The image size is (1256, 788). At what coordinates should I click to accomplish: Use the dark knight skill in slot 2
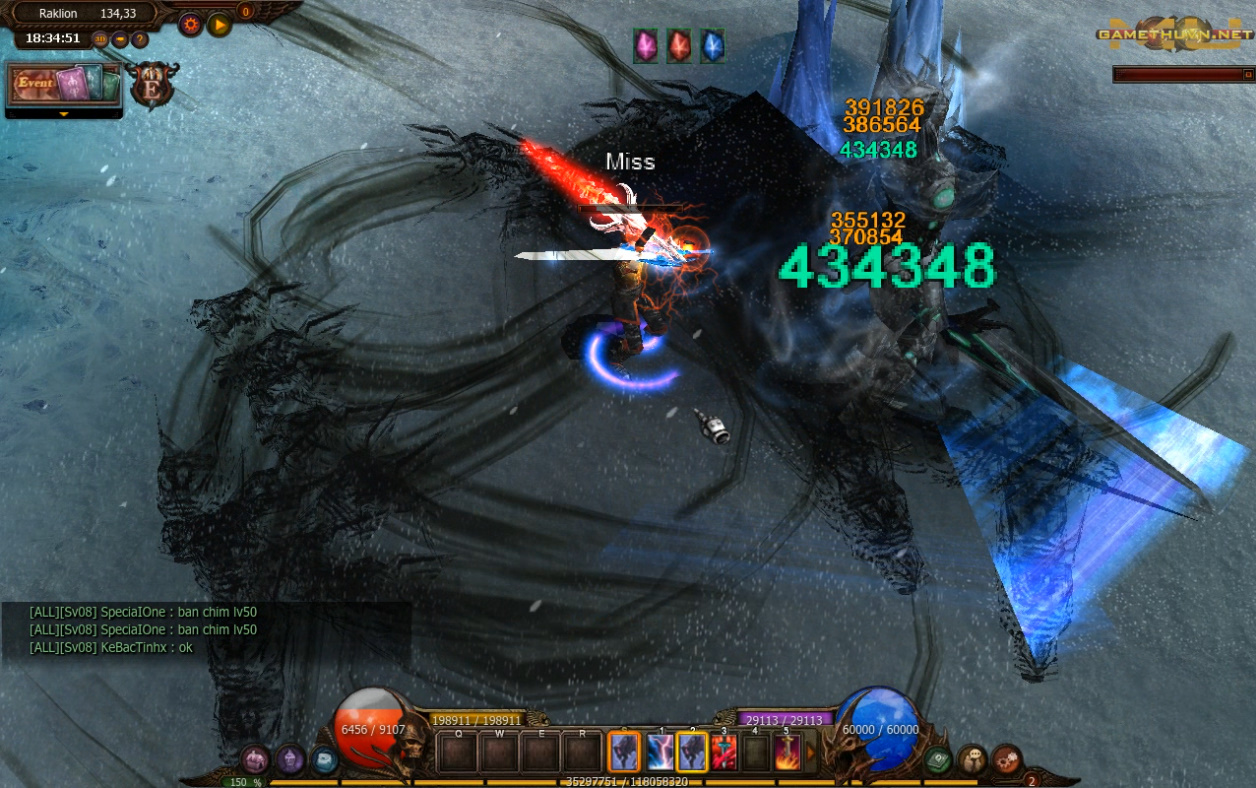coord(692,753)
